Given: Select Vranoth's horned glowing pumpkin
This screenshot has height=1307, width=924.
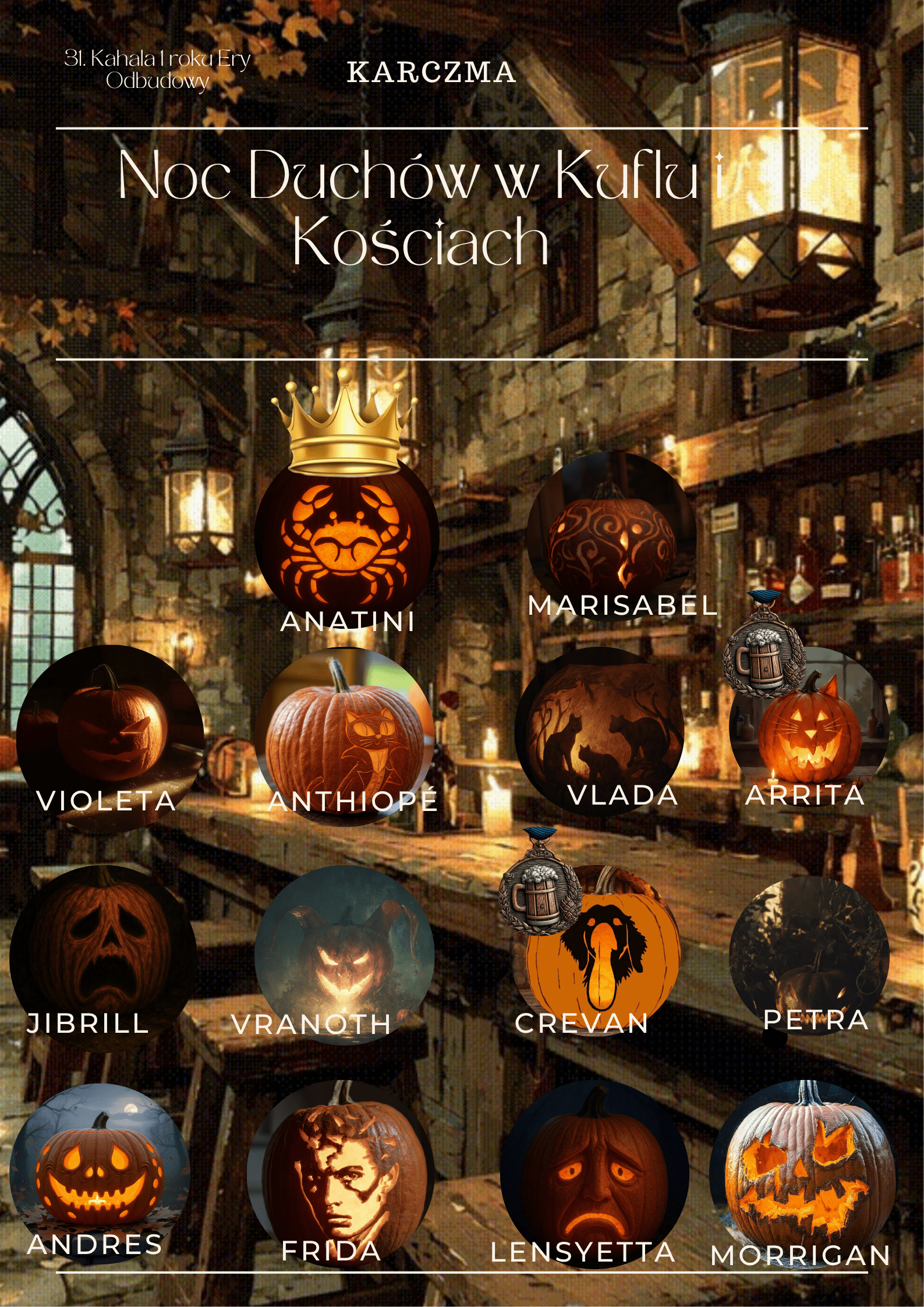Looking at the screenshot, I should 345,955.
